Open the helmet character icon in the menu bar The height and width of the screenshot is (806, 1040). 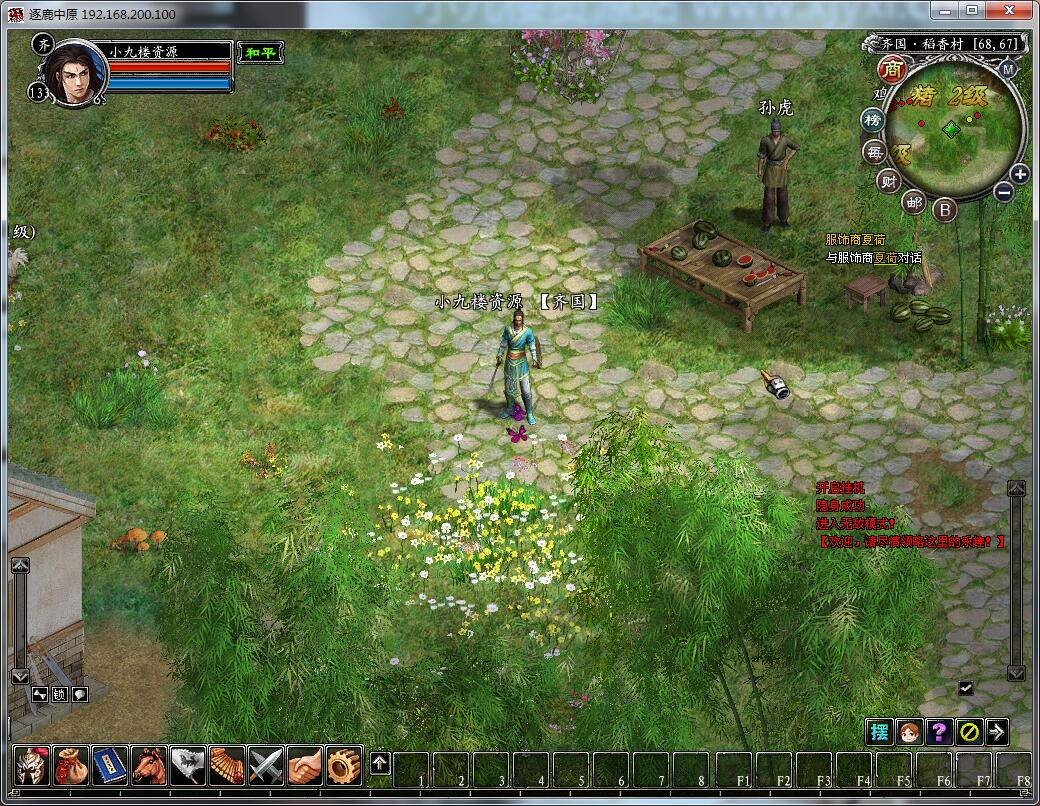30,765
